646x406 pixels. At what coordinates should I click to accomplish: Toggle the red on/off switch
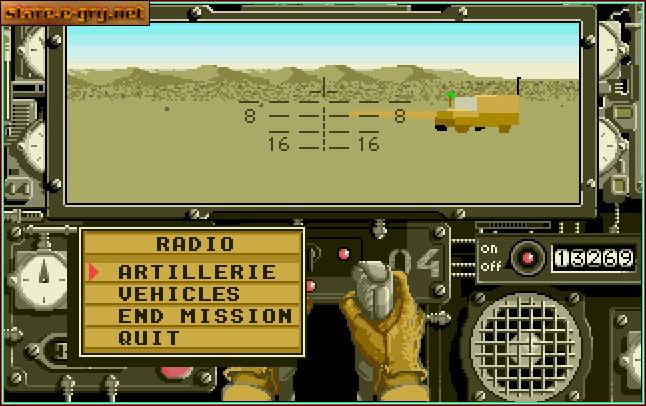point(526,258)
